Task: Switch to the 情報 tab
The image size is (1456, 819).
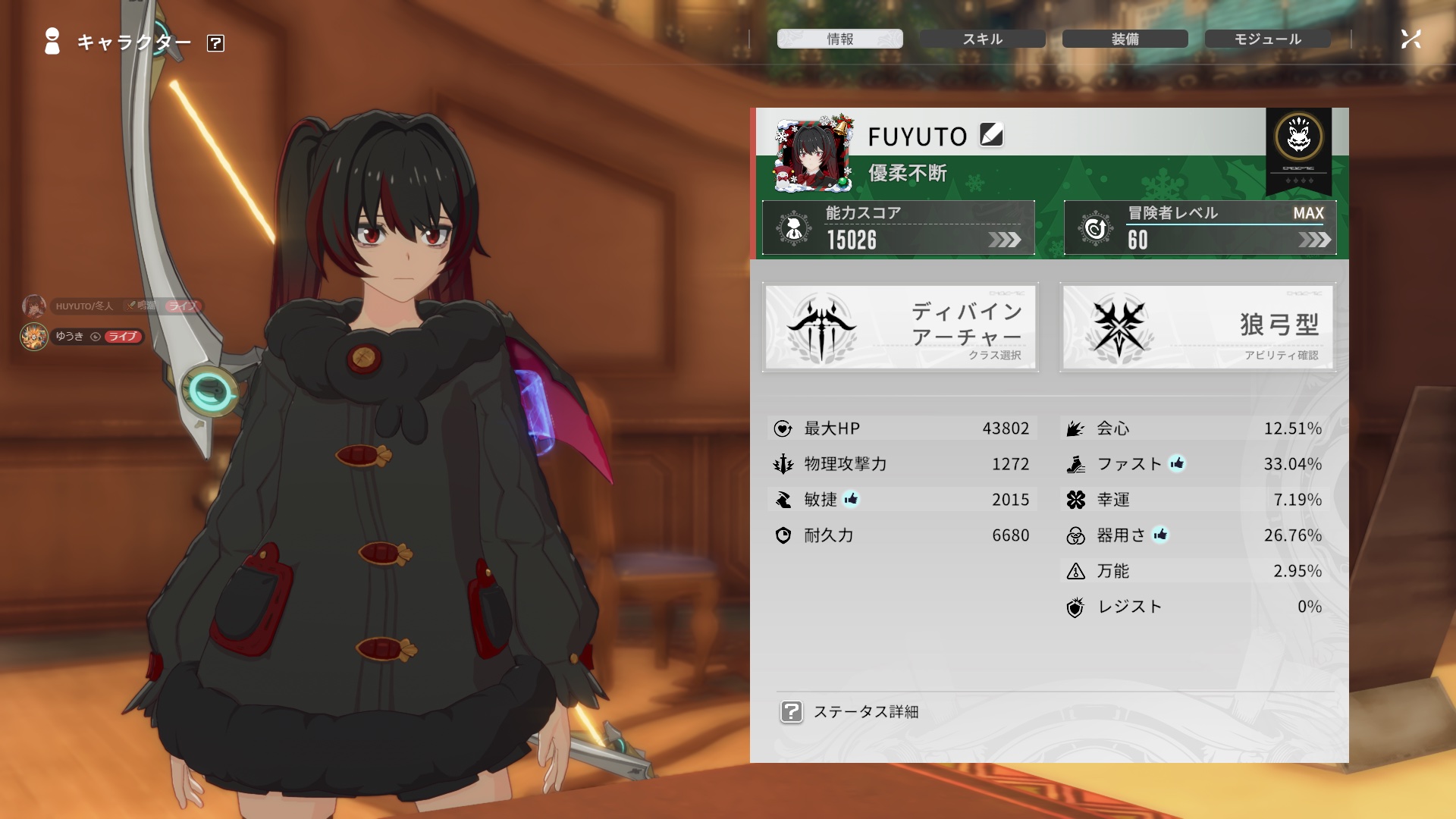Action: point(839,39)
